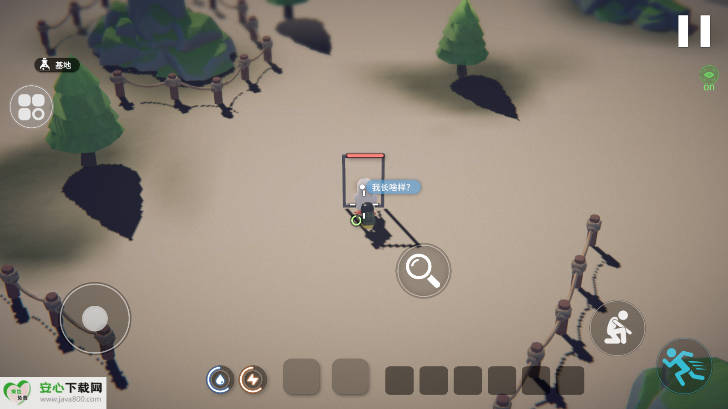Activate the magnifying glass search button

tap(423, 270)
